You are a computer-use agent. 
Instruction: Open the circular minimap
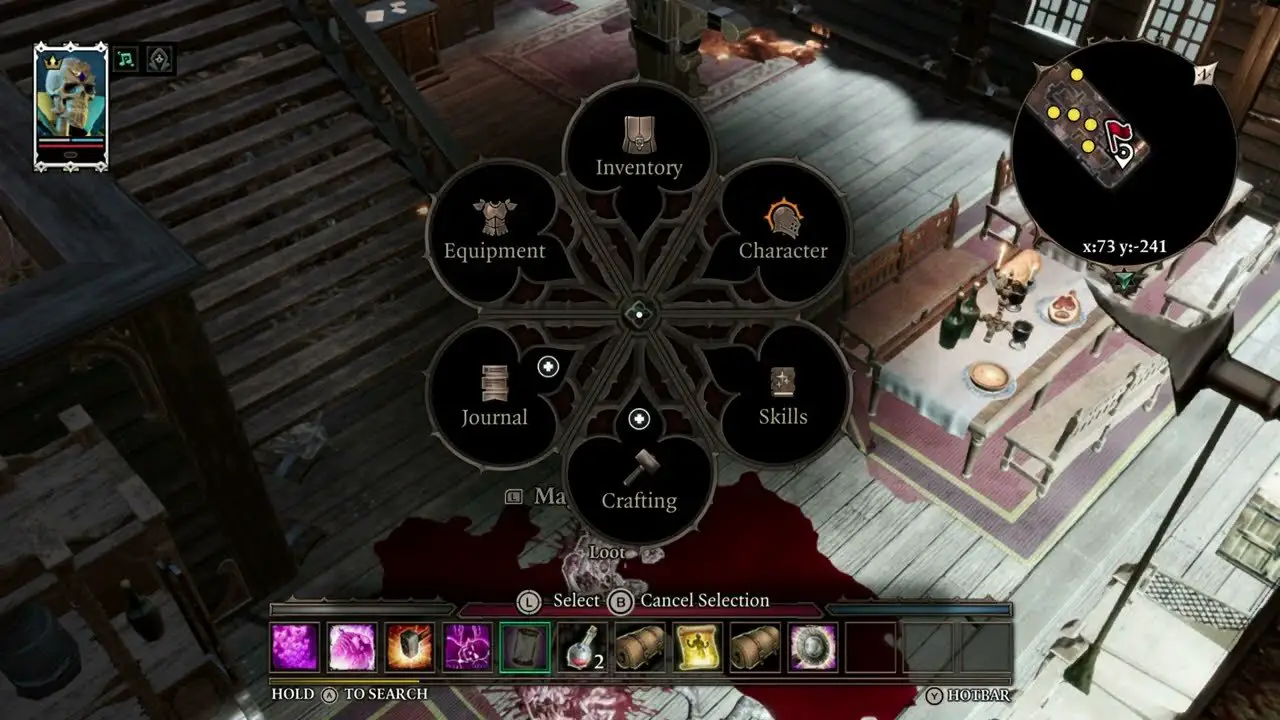coord(1124,152)
